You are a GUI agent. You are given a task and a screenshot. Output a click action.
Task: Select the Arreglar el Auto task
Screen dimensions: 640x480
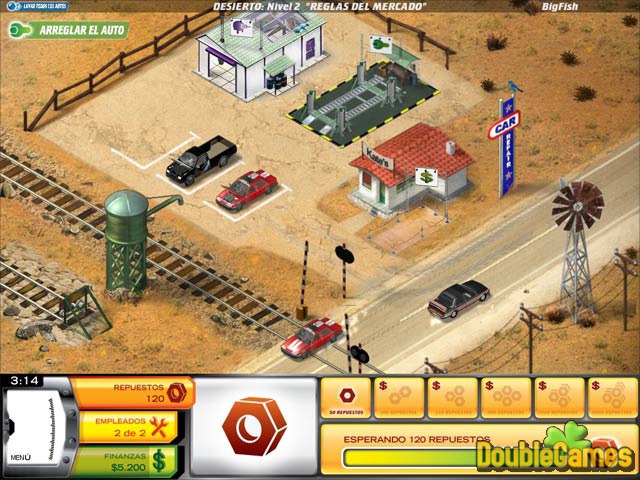point(70,29)
